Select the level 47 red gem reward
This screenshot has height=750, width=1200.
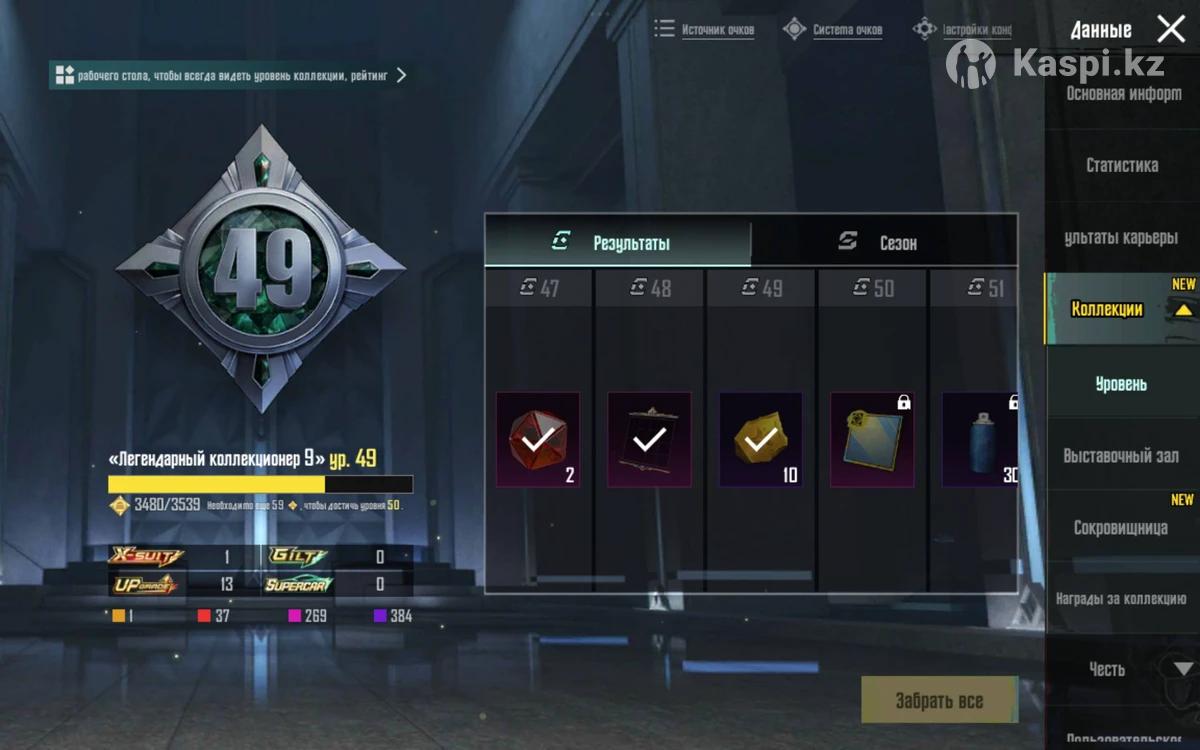(538, 439)
